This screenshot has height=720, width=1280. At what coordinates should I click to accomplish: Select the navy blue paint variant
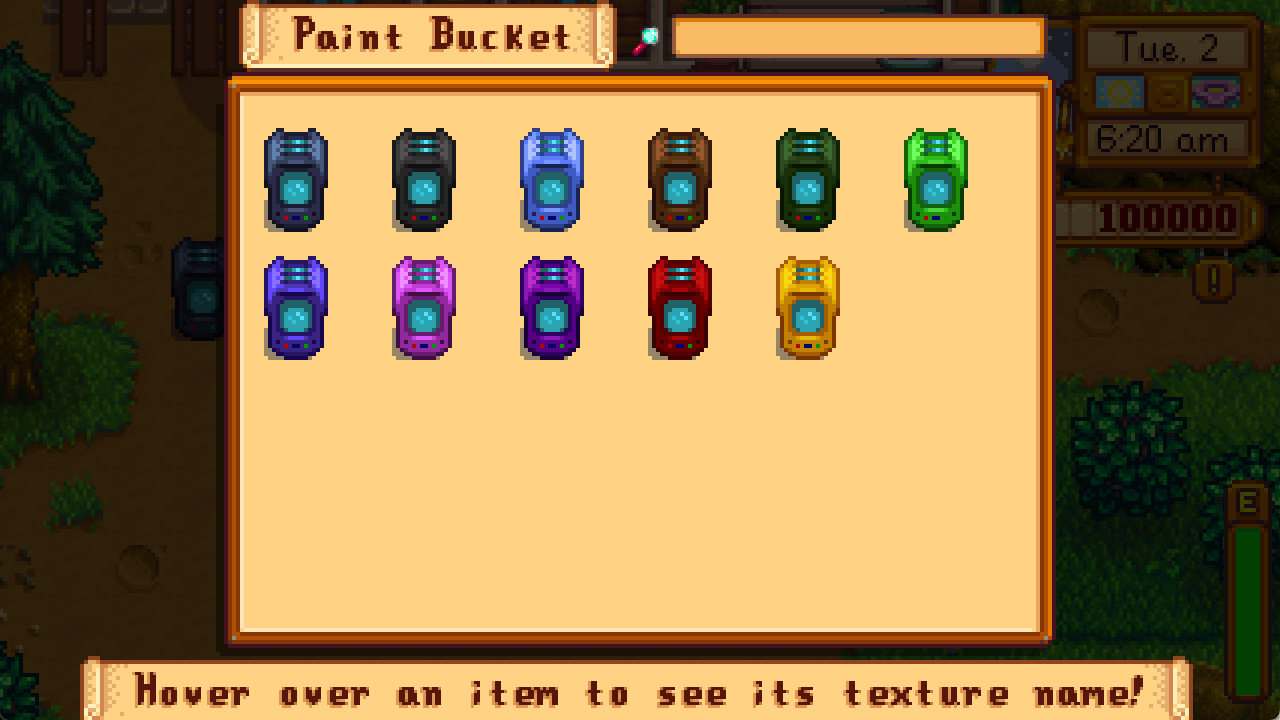[295, 180]
